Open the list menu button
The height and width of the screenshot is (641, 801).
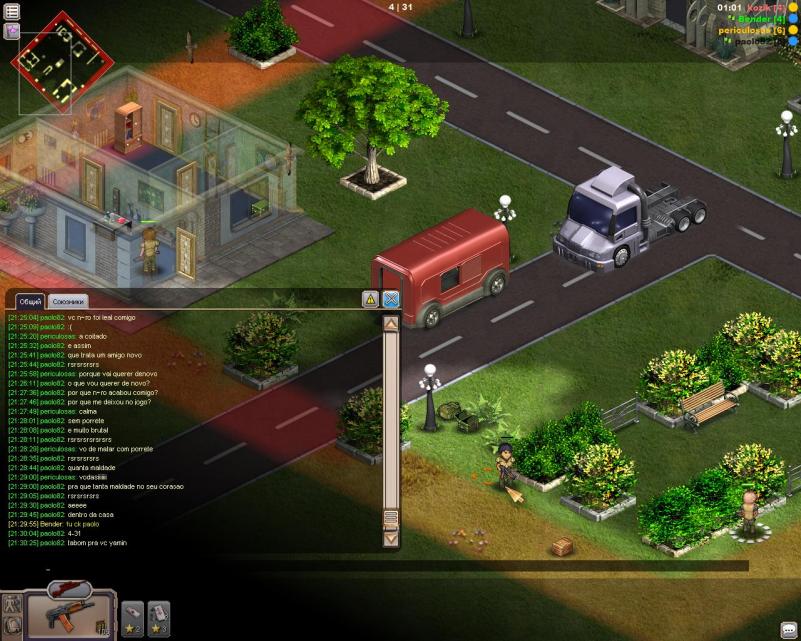[12, 12]
